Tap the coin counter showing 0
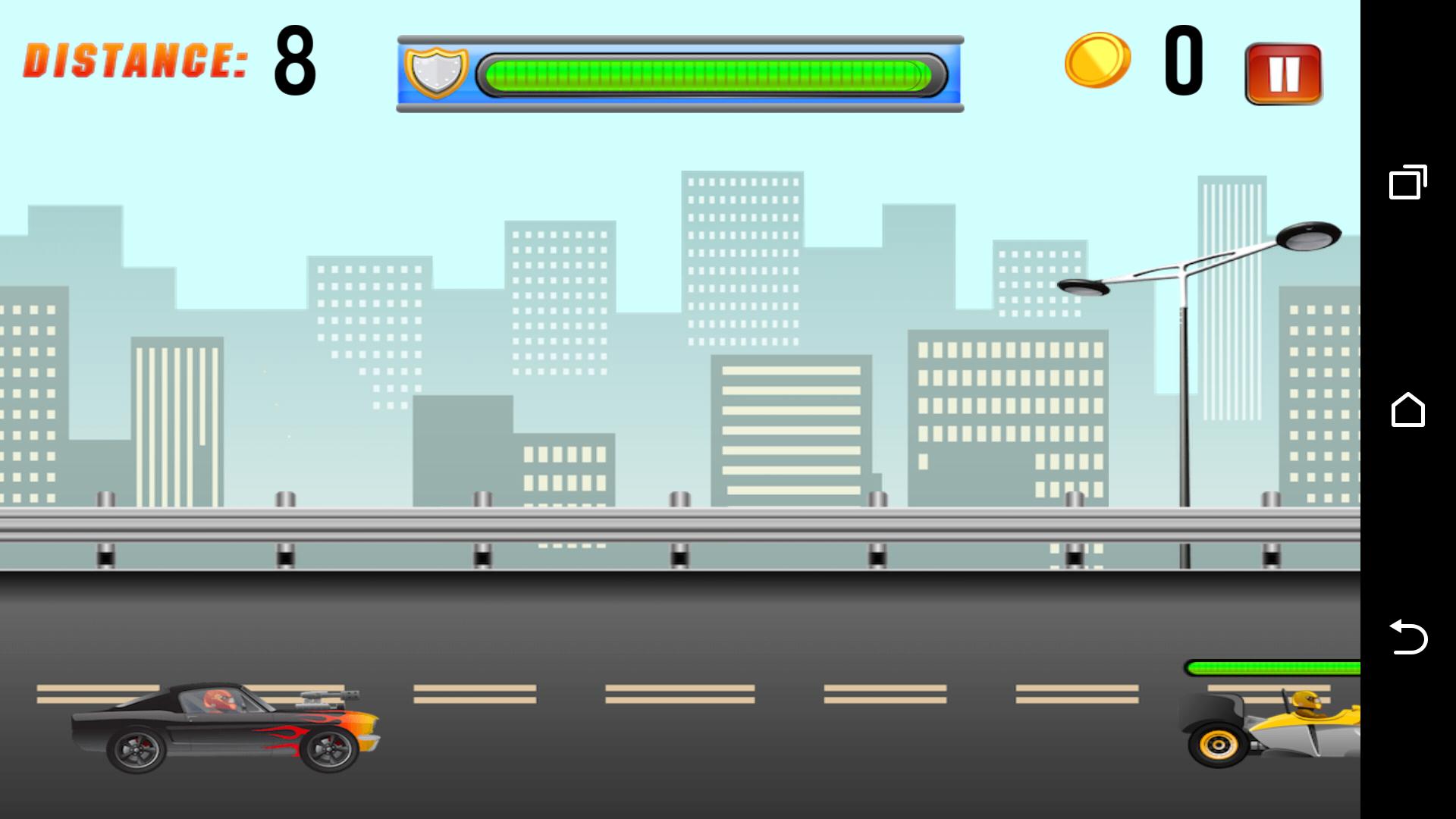The height and width of the screenshot is (819, 1456). pos(1185,61)
